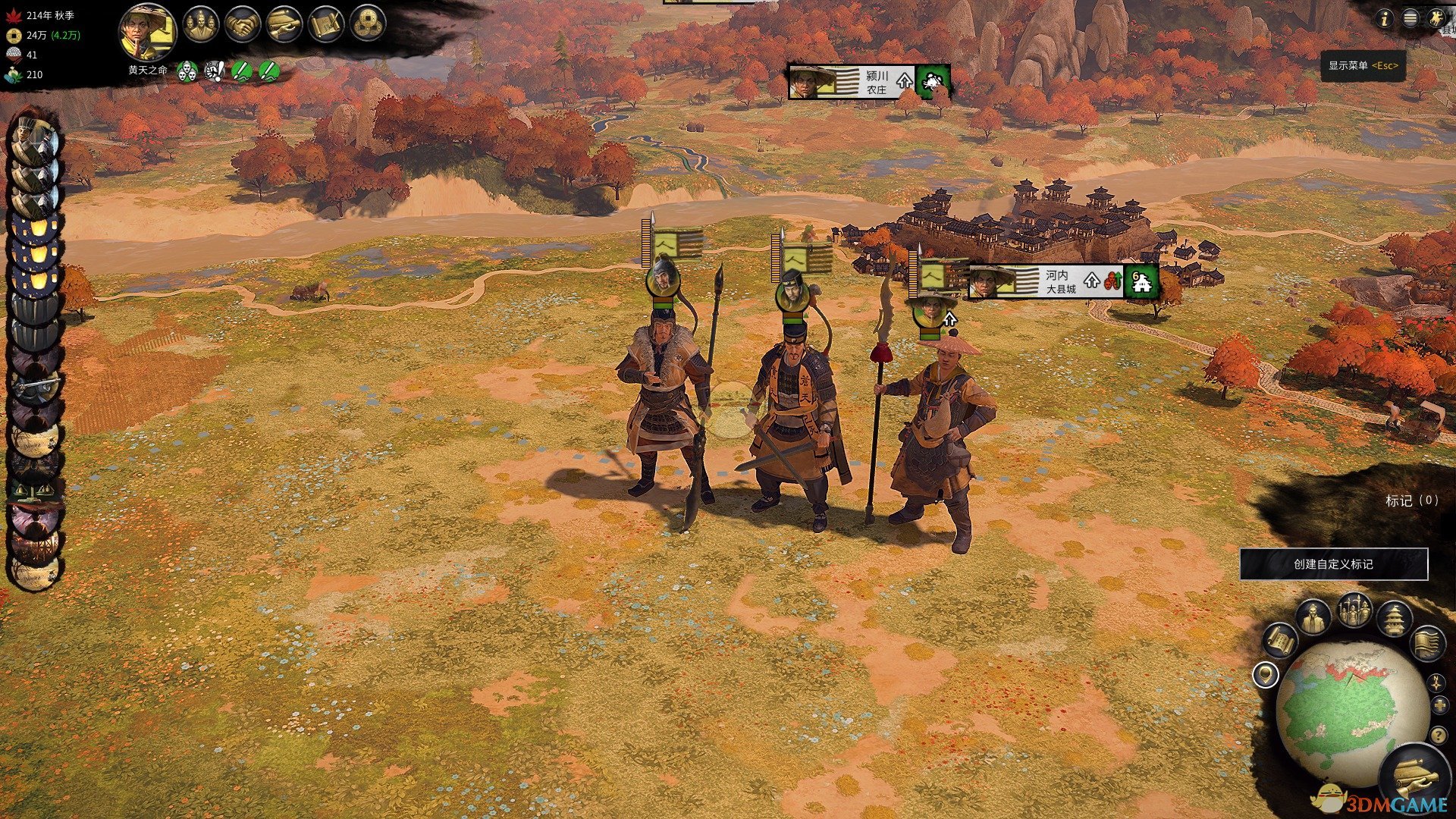1456x819 pixels.
Task: Open the treasury coins icon
Action: pyautogui.click(x=368, y=25)
